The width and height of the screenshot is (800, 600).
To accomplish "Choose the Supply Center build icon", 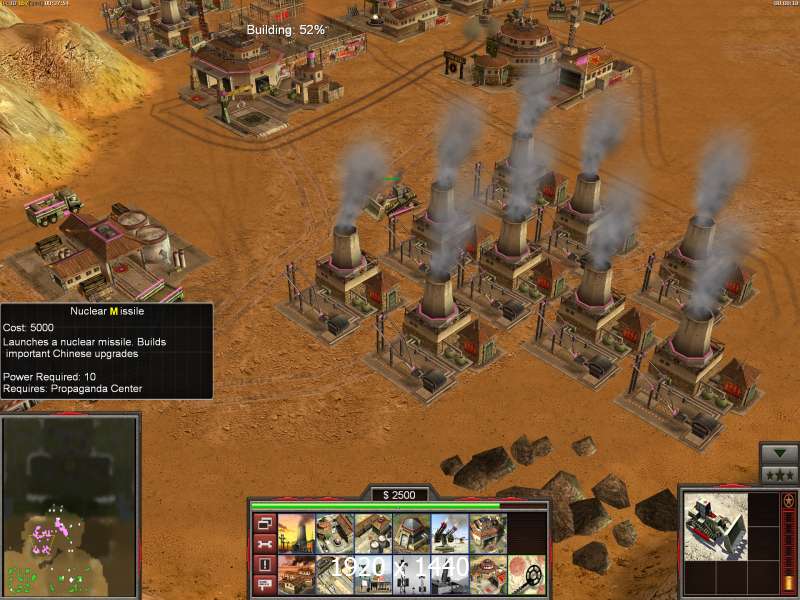I will click(372, 534).
